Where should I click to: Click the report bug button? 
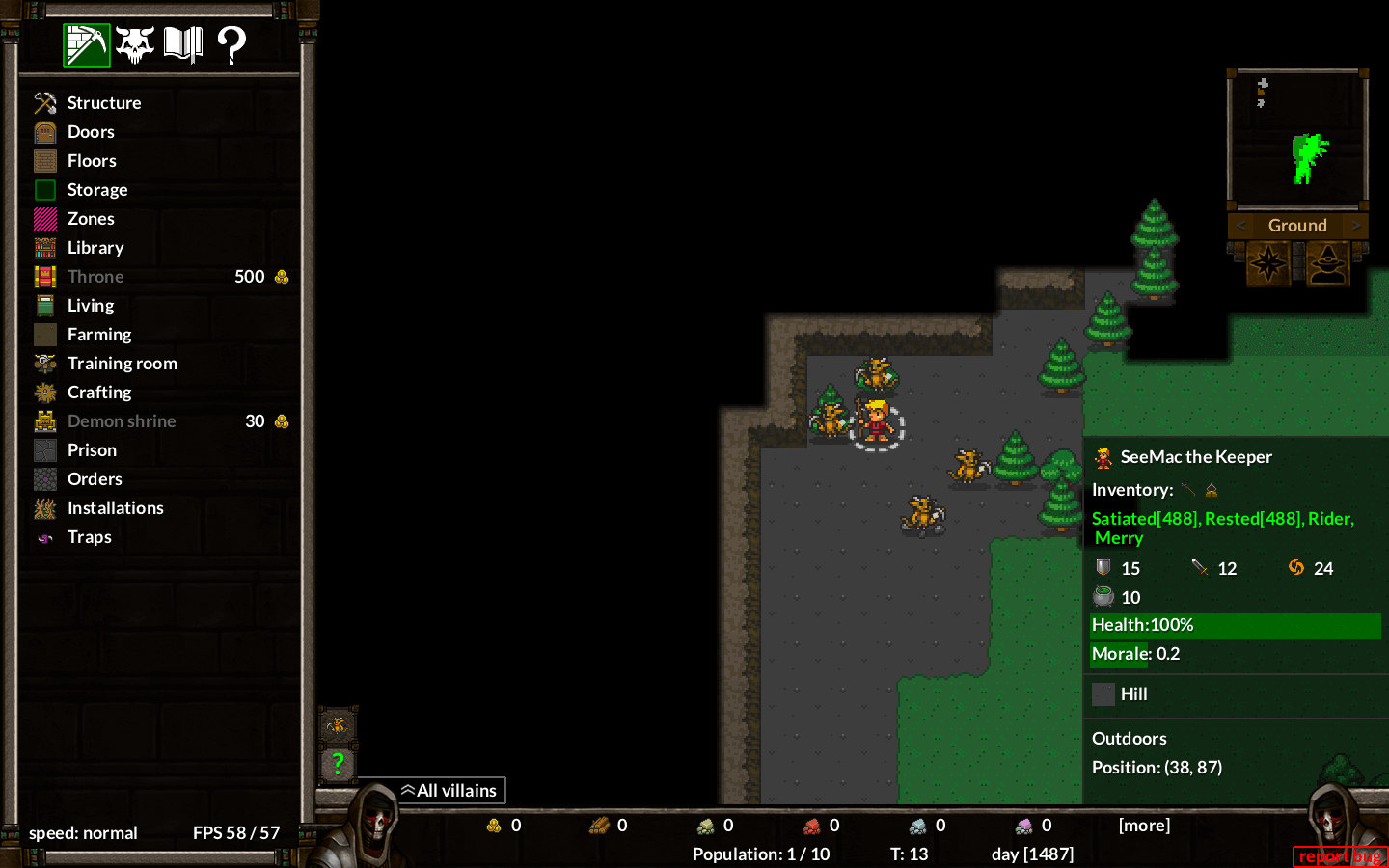coord(1339,856)
